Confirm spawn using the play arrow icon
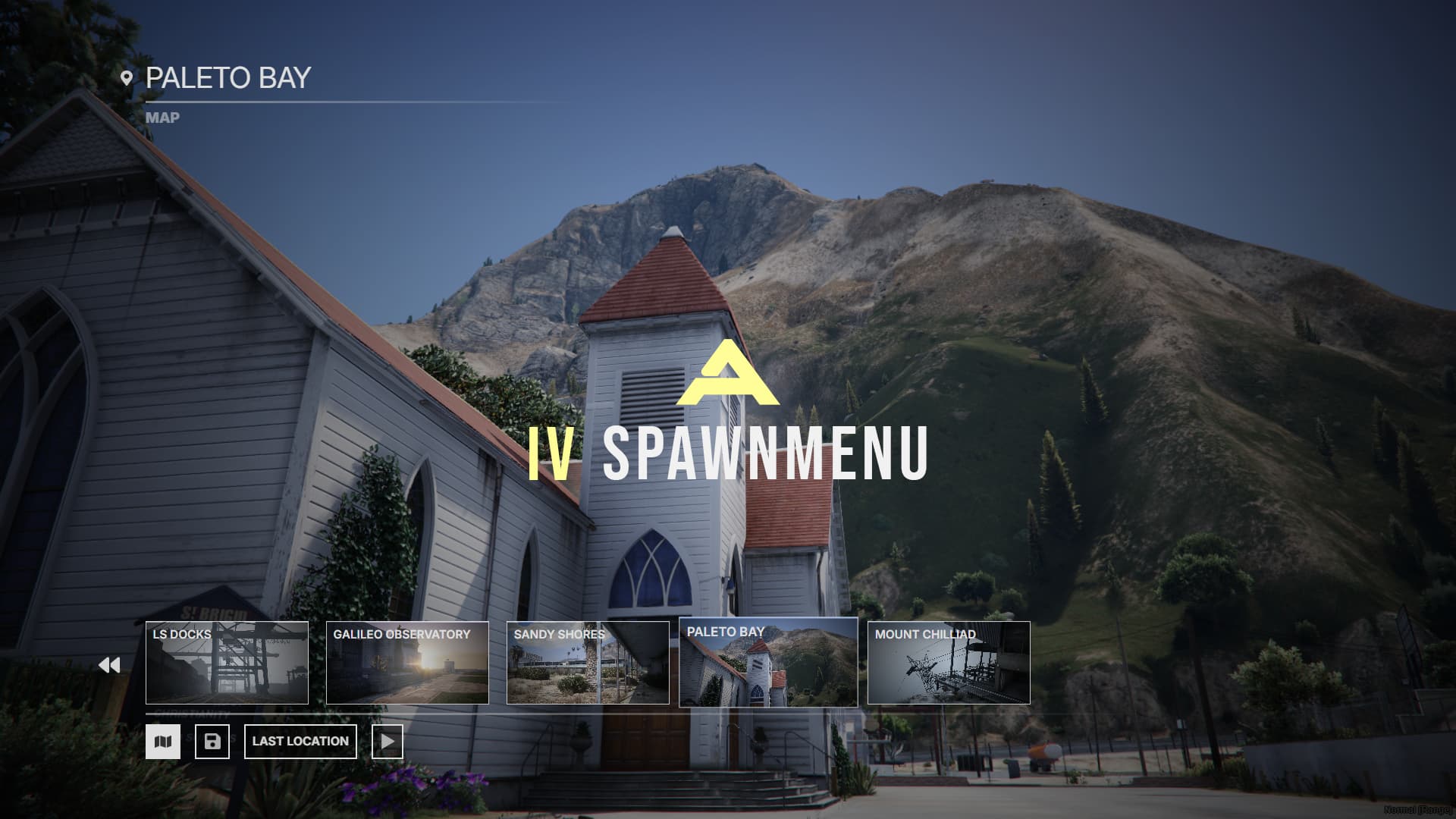Image resolution: width=1456 pixels, height=819 pixels. click(388, 741)
